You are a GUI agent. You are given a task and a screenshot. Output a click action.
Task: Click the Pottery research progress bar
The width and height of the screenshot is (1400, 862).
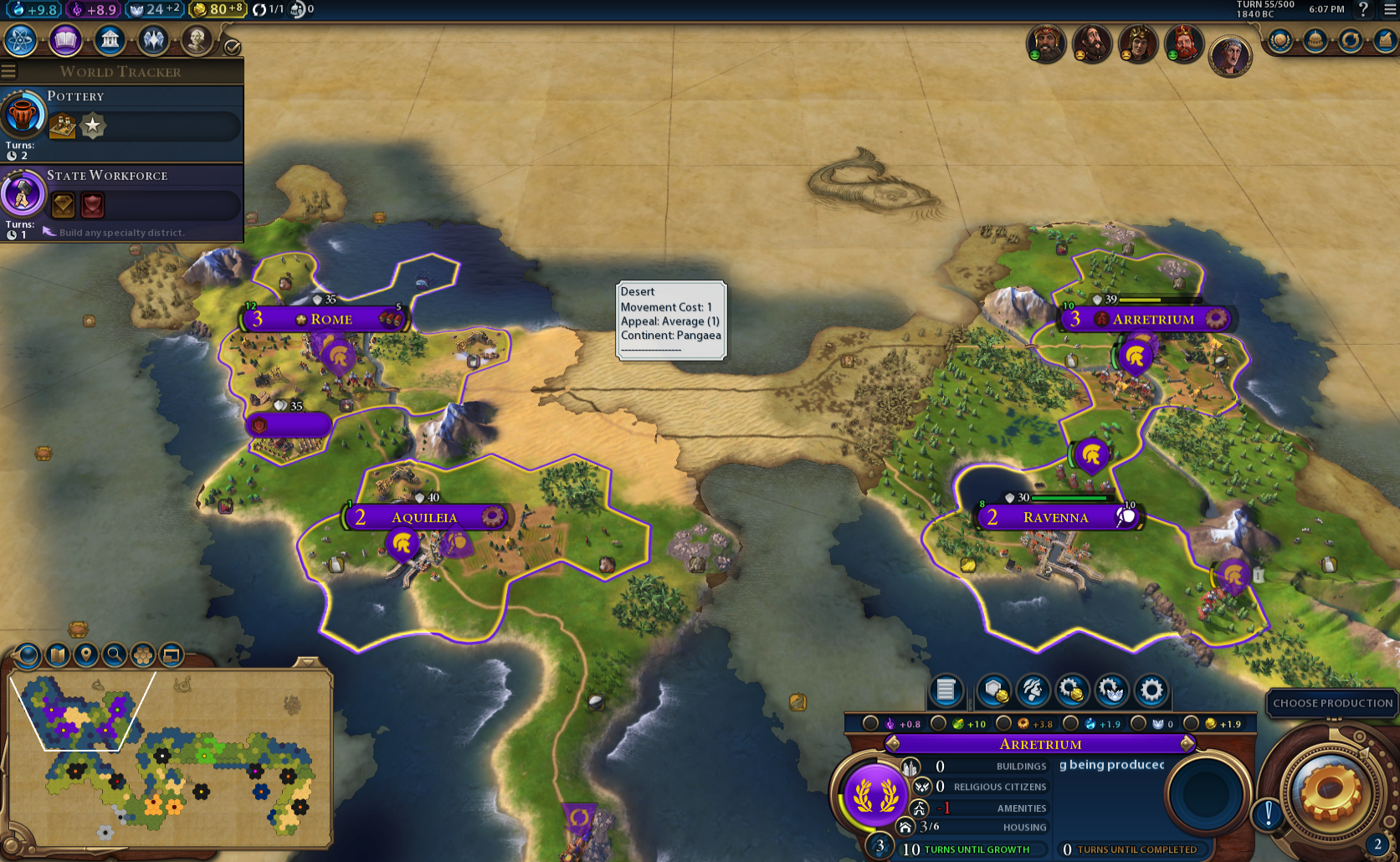(145, 126)
